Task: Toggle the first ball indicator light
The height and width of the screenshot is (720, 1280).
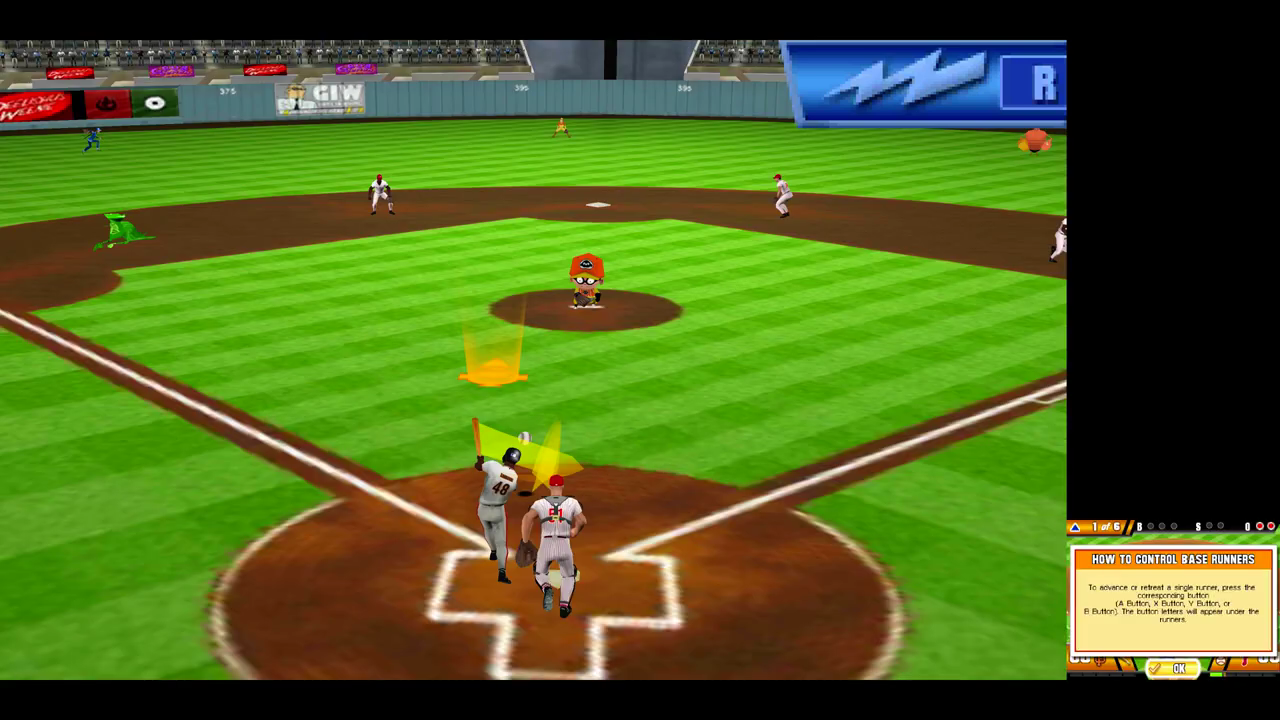Action: (1150, 526)
